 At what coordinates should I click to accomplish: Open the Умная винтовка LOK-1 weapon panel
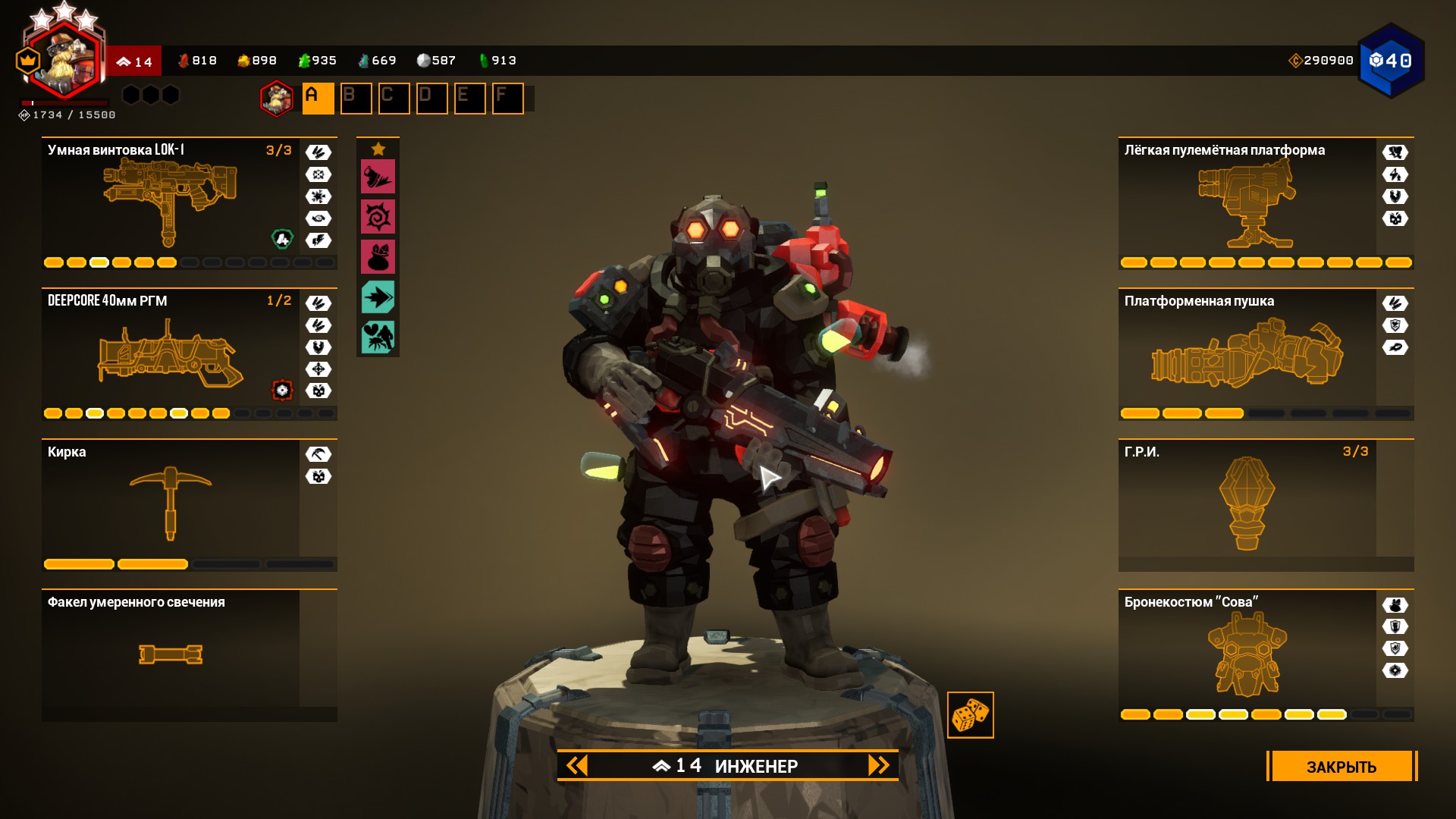(171, 202)
